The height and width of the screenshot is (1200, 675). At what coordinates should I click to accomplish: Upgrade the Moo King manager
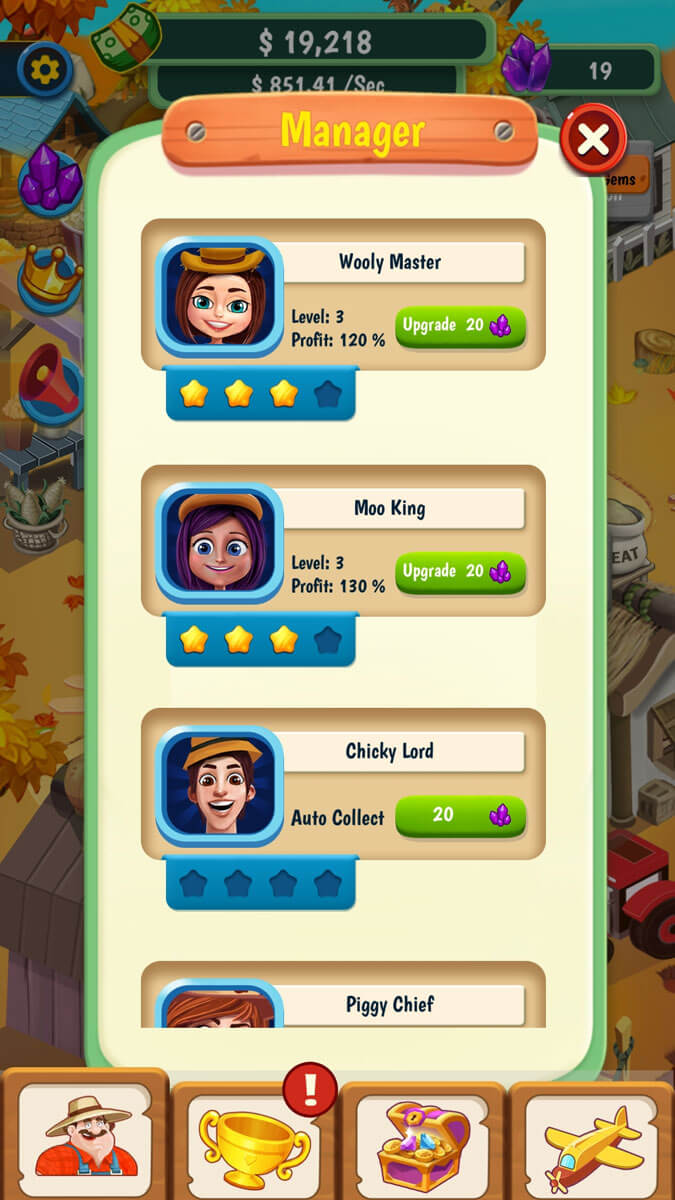point(460,572)
